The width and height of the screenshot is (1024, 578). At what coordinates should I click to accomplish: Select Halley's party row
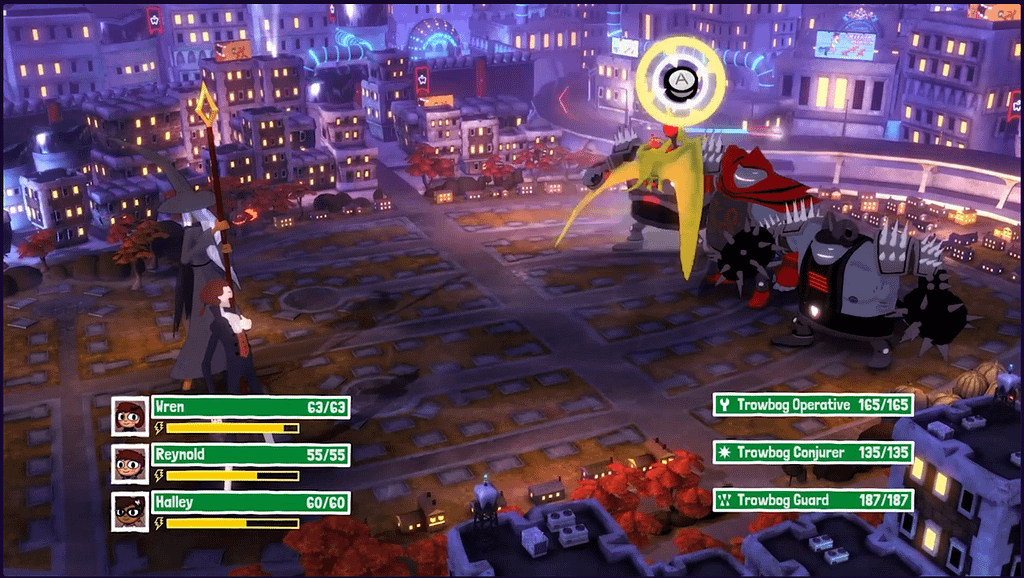(x=250, y=503)
